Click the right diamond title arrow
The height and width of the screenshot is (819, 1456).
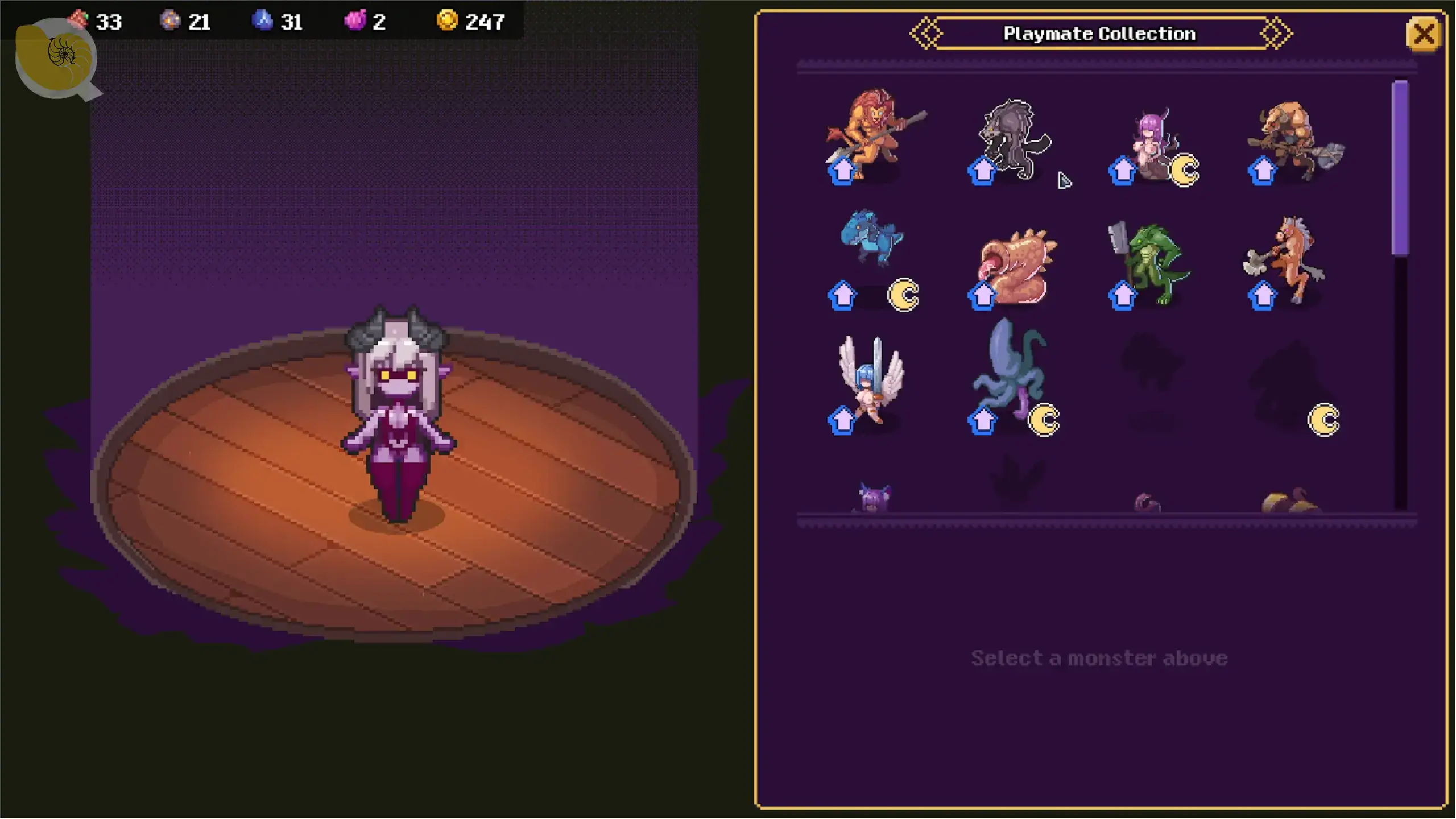1276,34
